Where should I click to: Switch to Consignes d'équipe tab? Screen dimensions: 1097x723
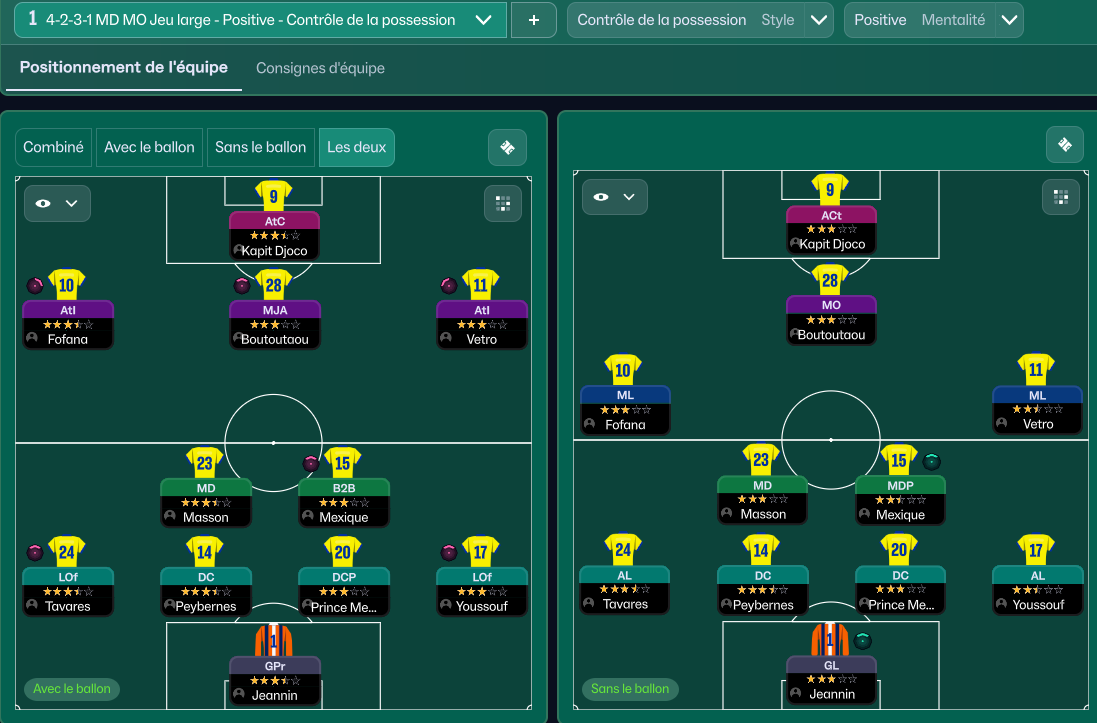pos(320,68)
